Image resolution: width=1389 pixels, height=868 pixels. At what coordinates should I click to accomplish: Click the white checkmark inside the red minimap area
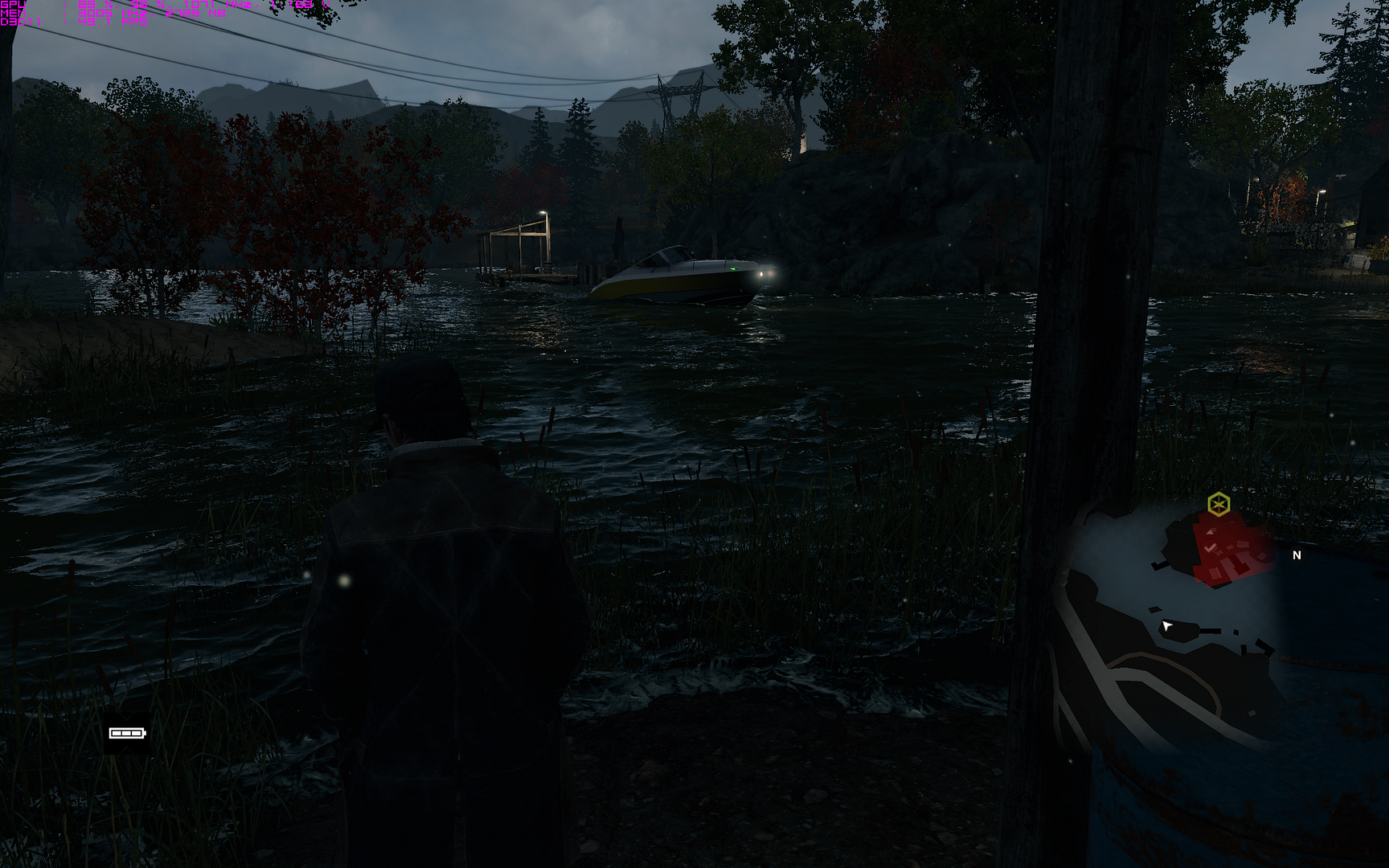coord(1211,547)
